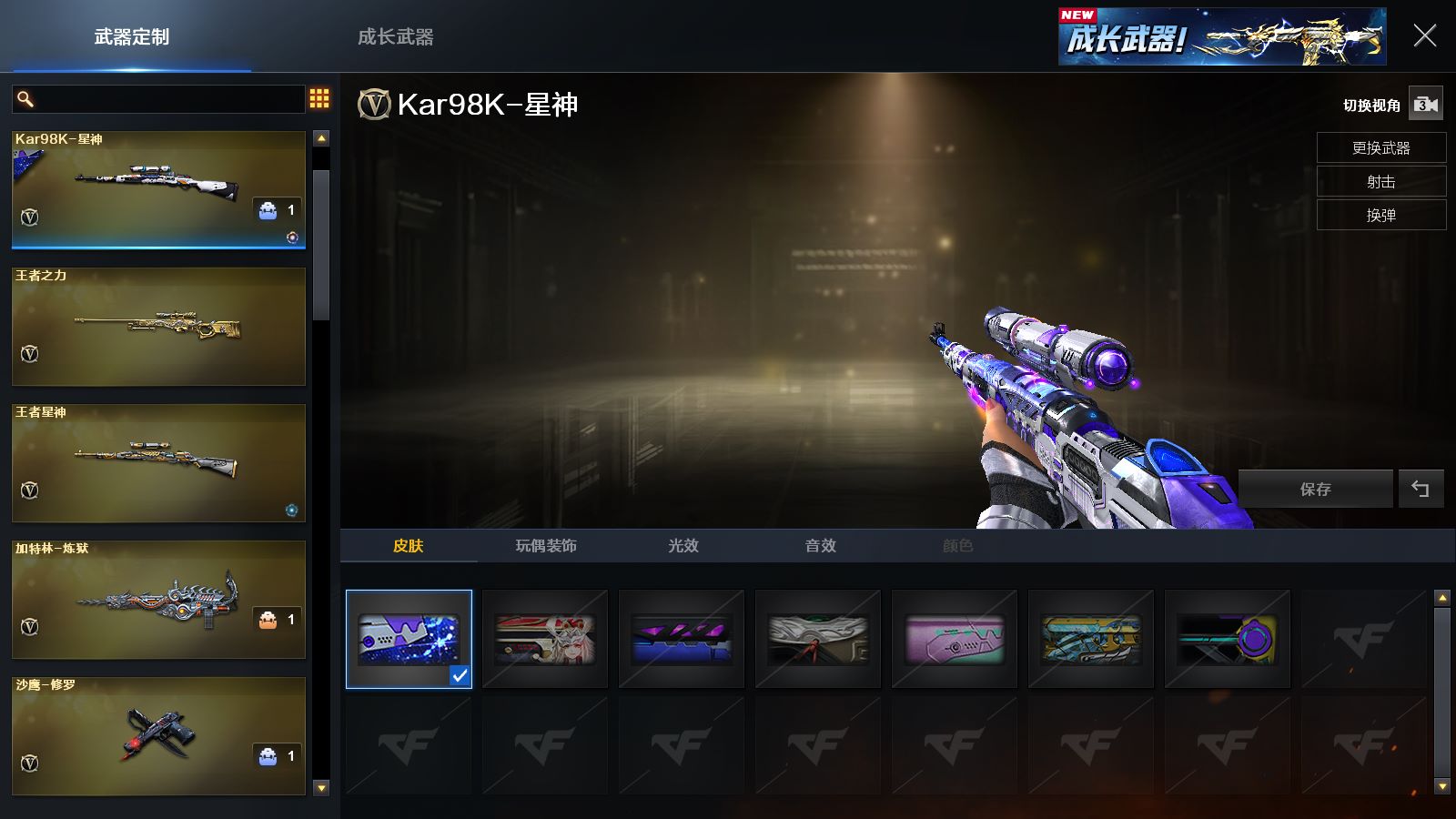The width and height of the screenshot is (1456, 819).
Task: Preview the 射击 firing animation
Action: (1380, 181)
